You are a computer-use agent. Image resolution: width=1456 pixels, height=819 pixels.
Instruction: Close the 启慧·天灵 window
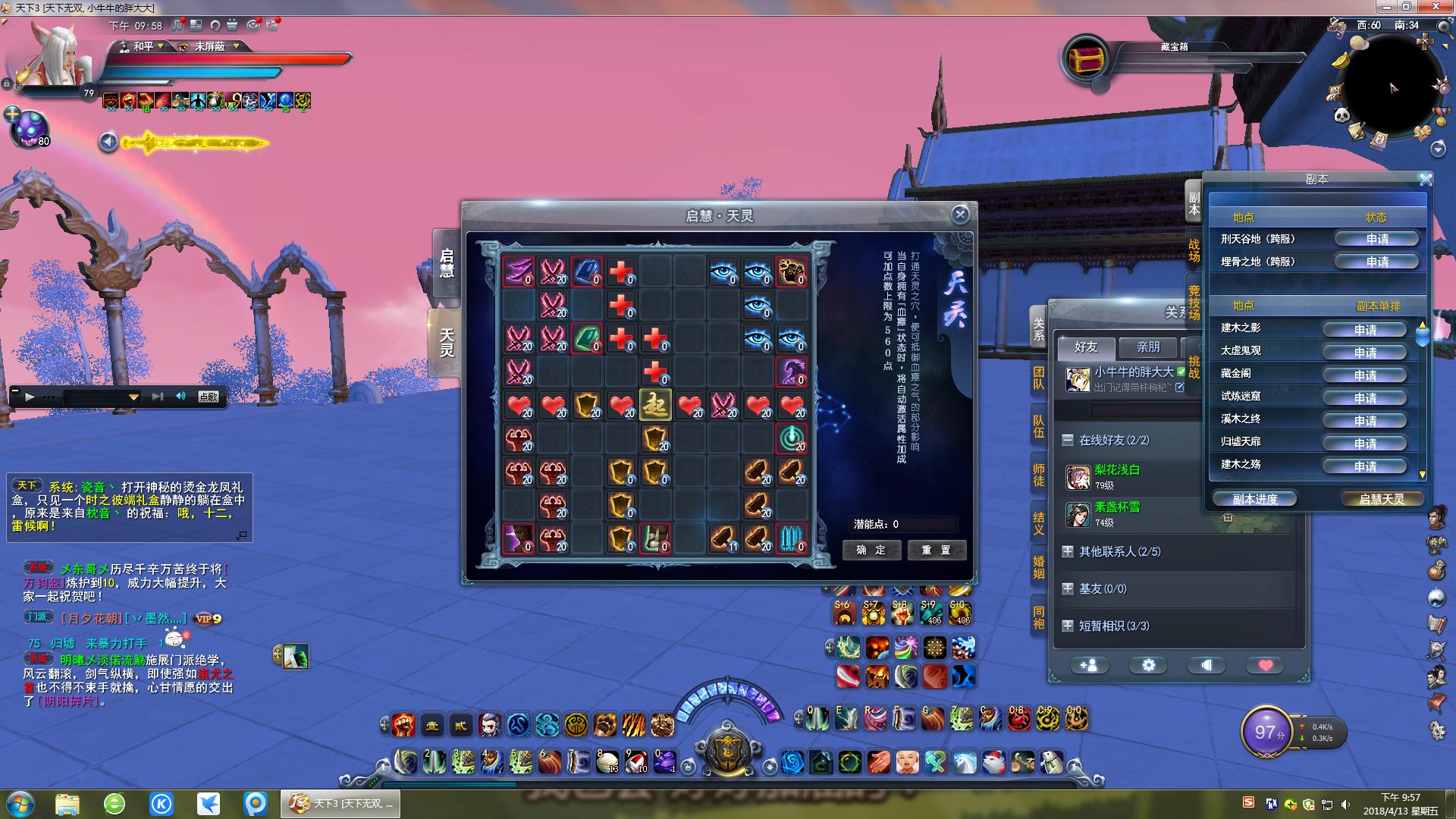(960, 215)
